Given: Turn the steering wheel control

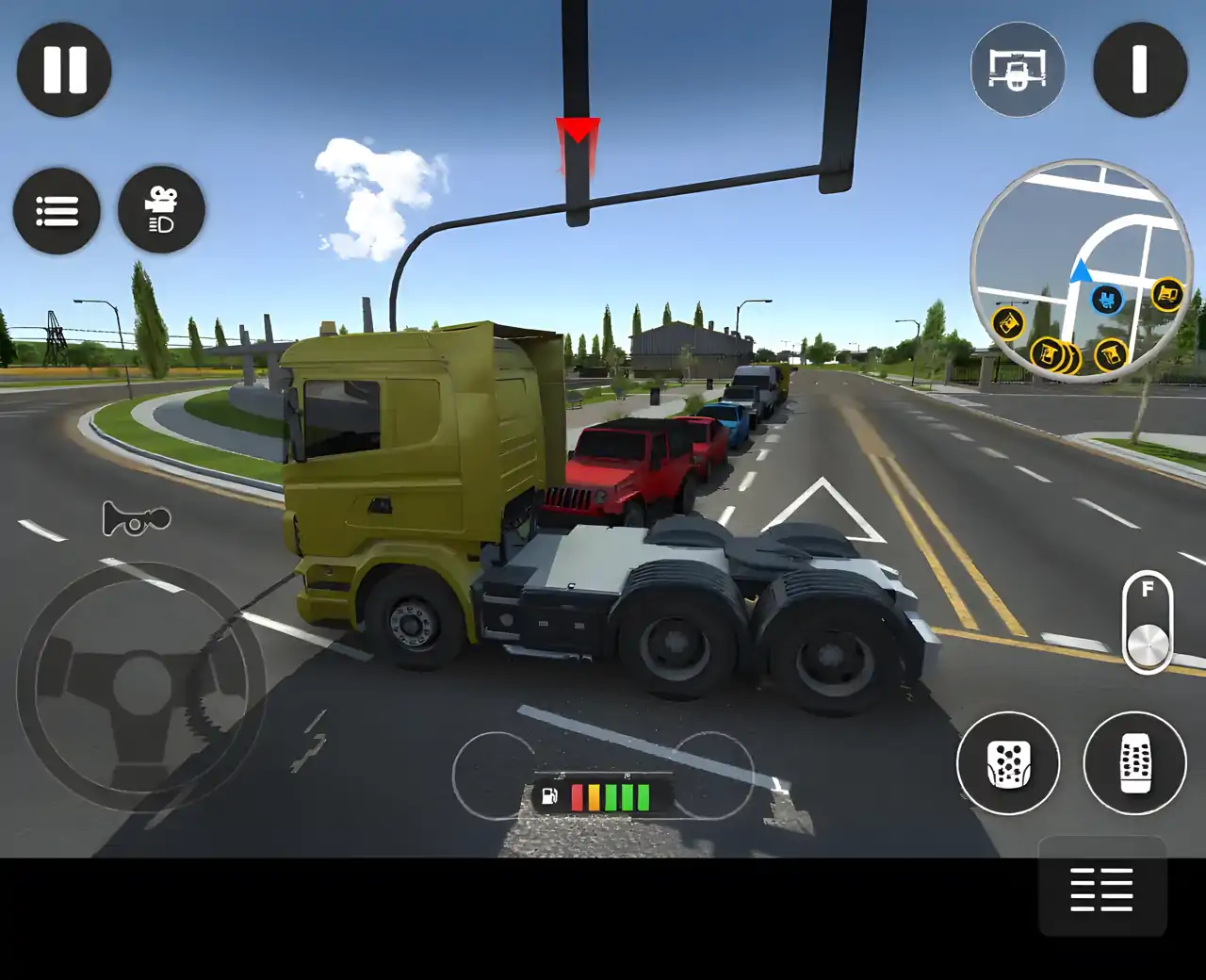Looking at the screenshot, I should click(141, 685).
